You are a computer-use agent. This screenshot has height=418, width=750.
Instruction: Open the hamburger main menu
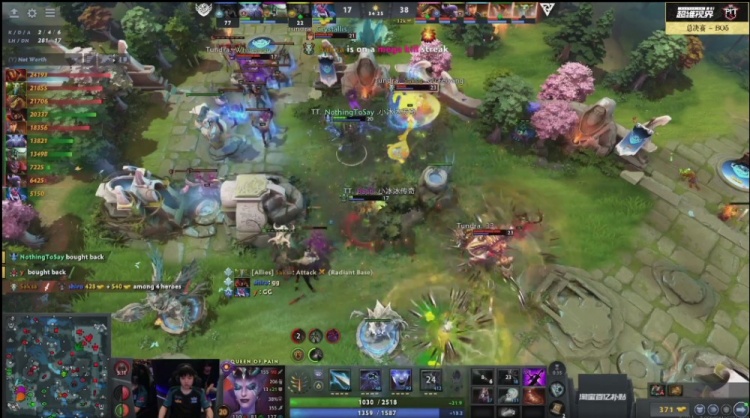pos(49,13)
